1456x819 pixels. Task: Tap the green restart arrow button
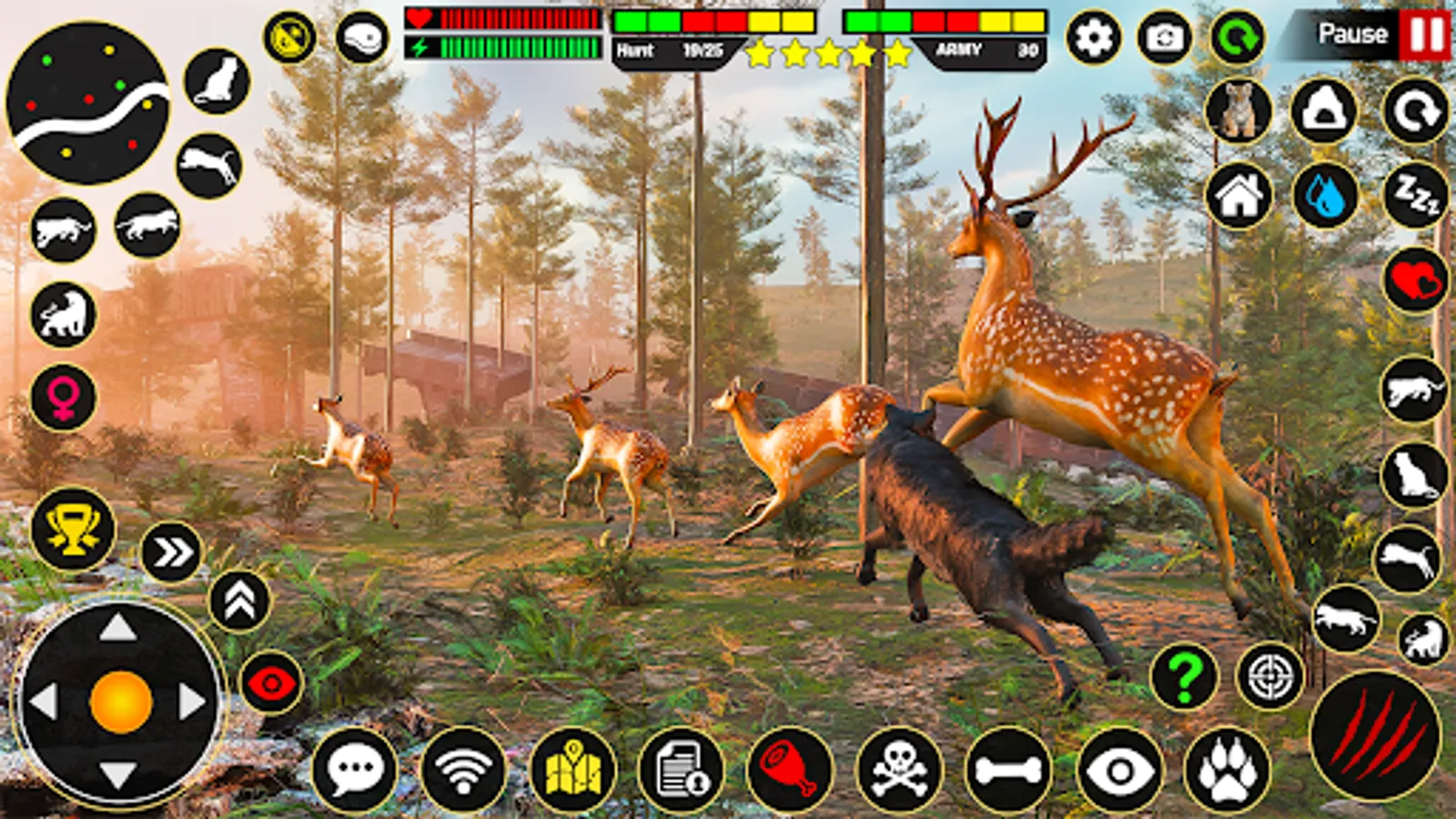click(1238, 36)
